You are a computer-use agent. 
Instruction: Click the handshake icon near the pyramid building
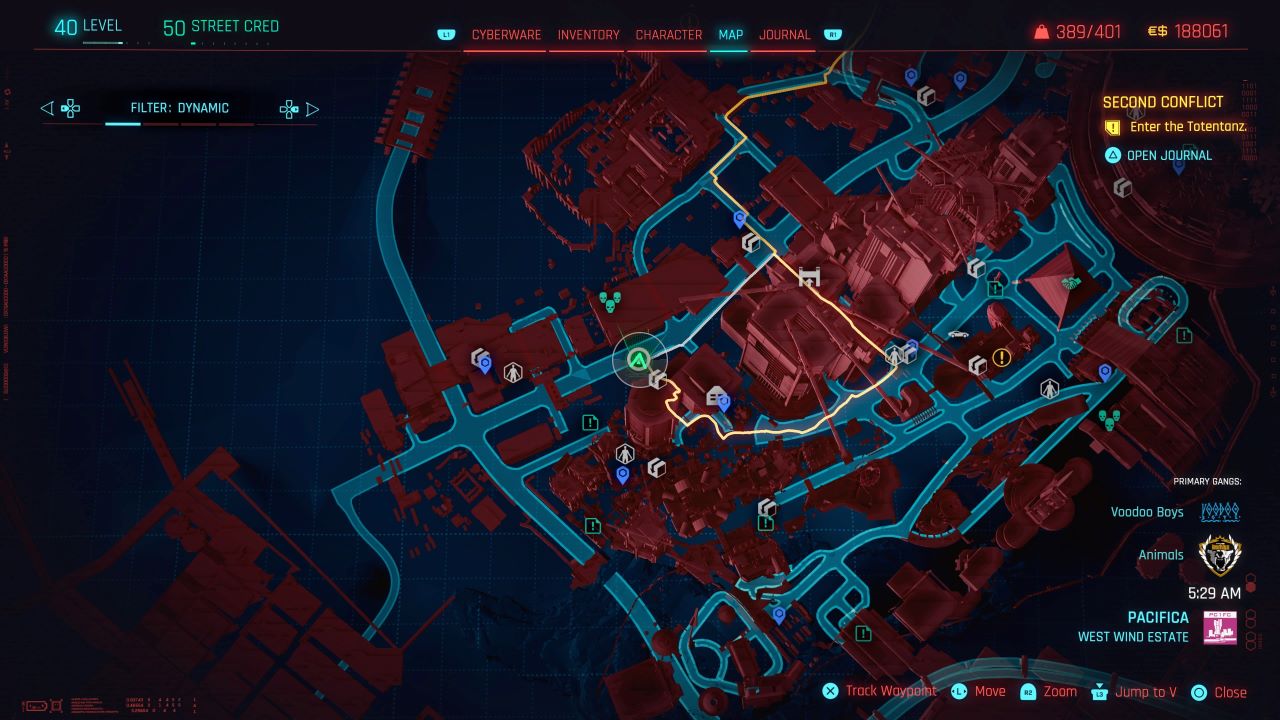pos(1069,281)
